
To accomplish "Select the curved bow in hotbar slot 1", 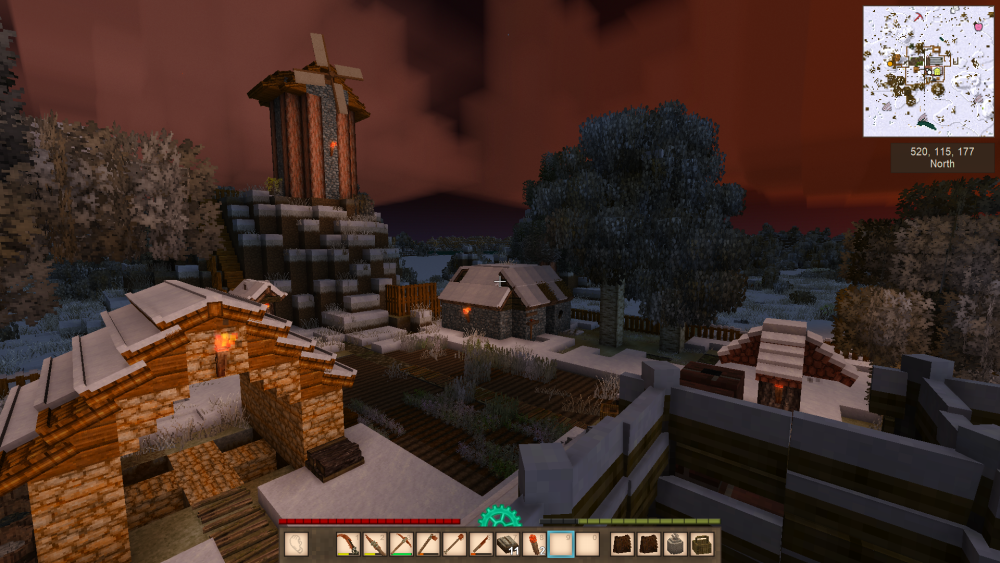I will [x=347, y=544].
